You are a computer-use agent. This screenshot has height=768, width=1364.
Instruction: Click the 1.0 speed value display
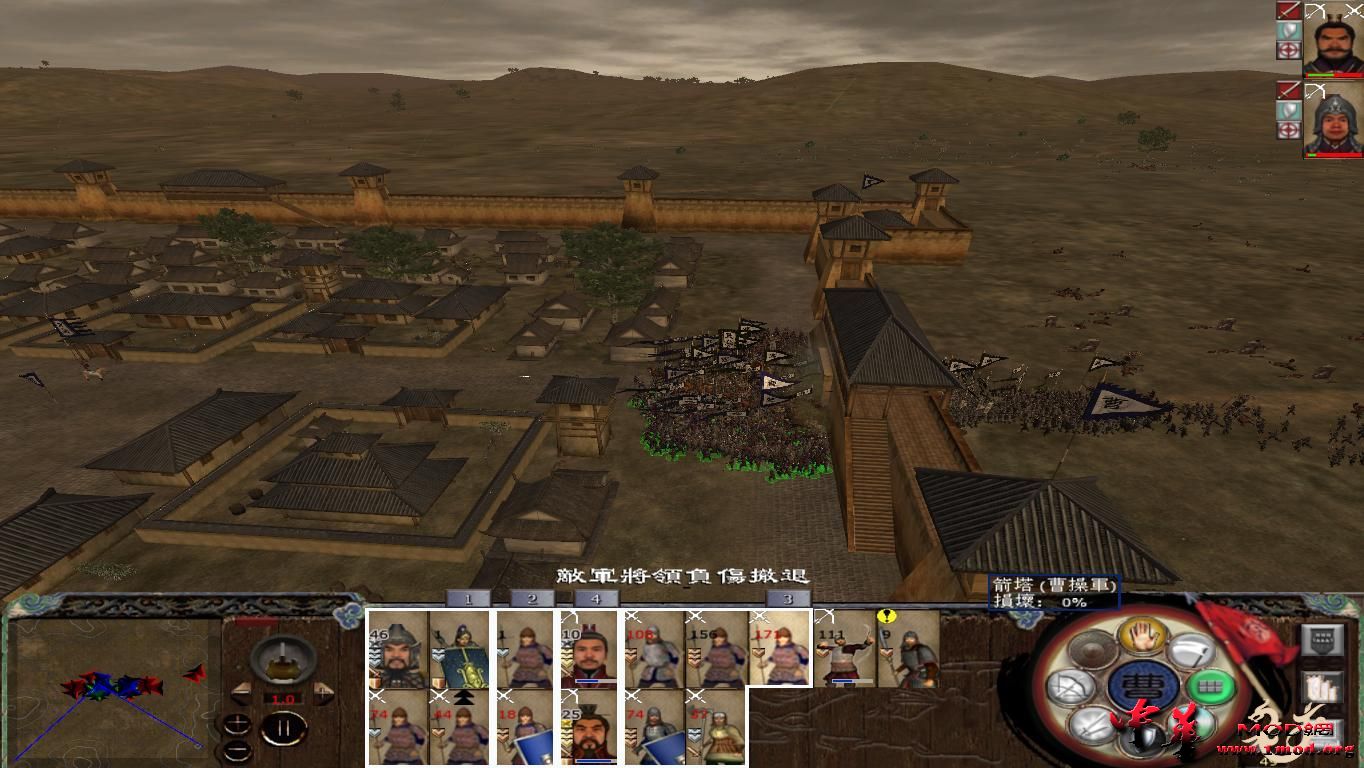(x=283, y=698)
